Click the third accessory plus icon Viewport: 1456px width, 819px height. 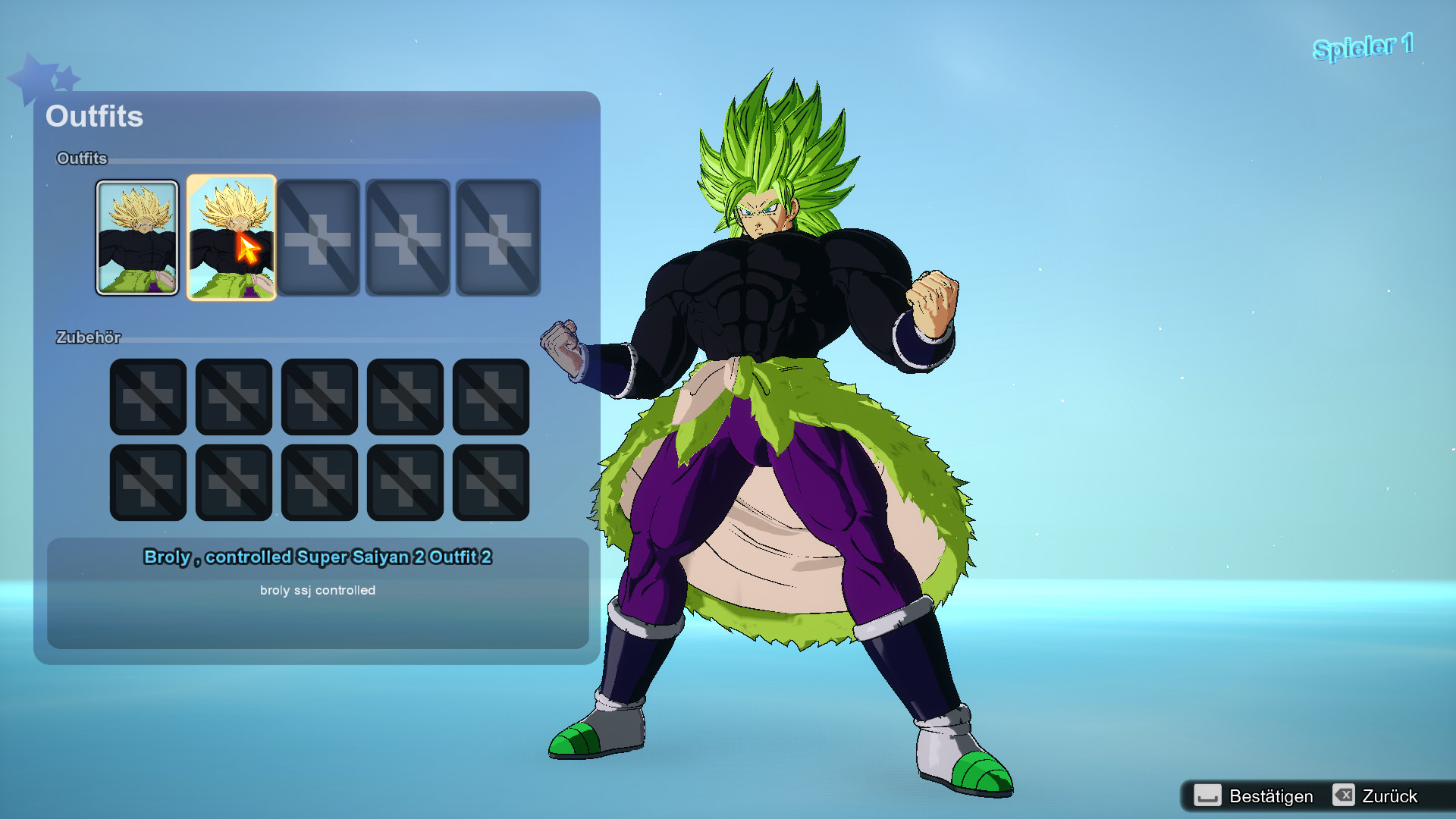coord(319,397)
